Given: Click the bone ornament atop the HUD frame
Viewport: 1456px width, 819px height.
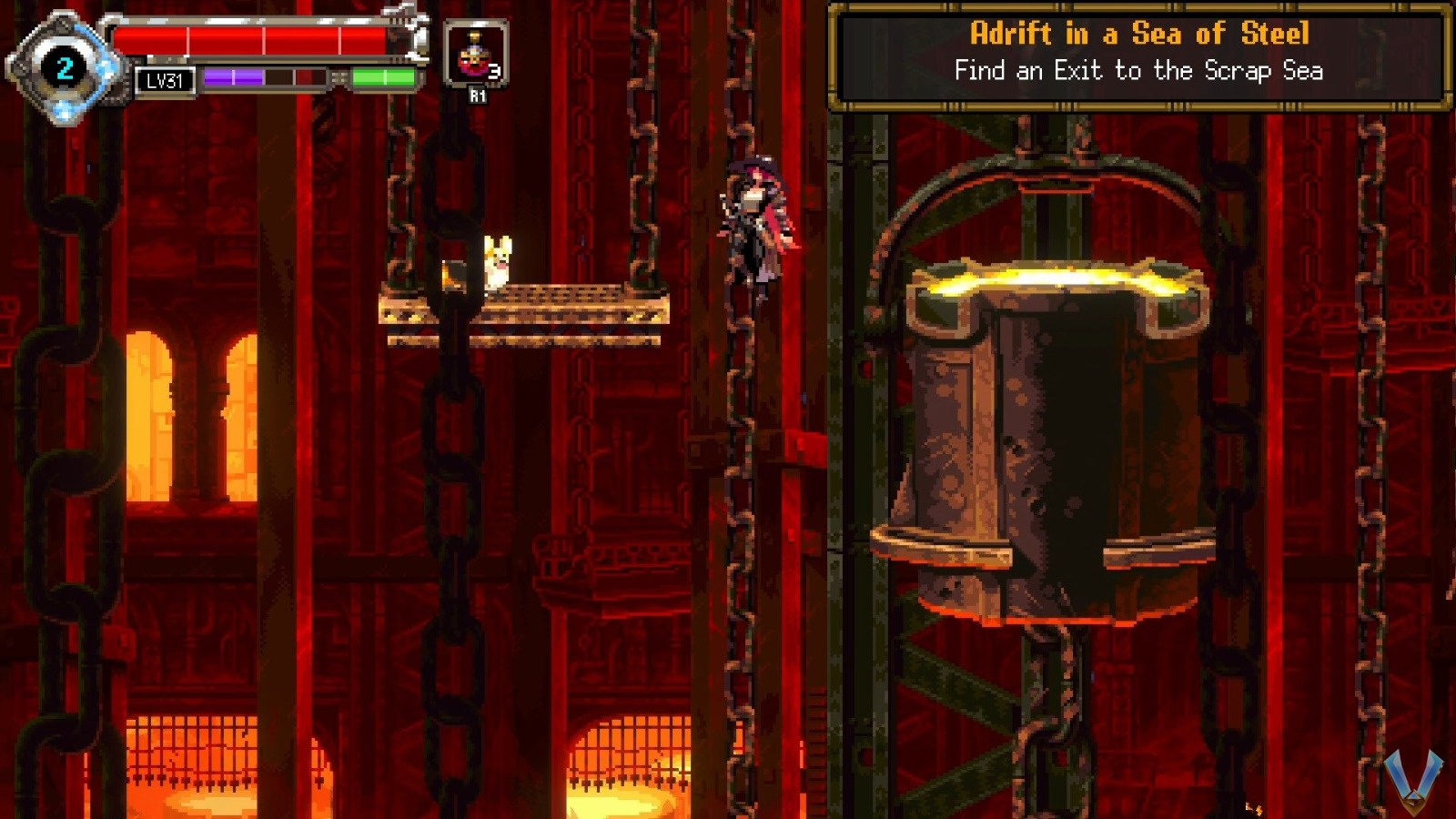Looking at the screenshot, I should tap(398, 11).
